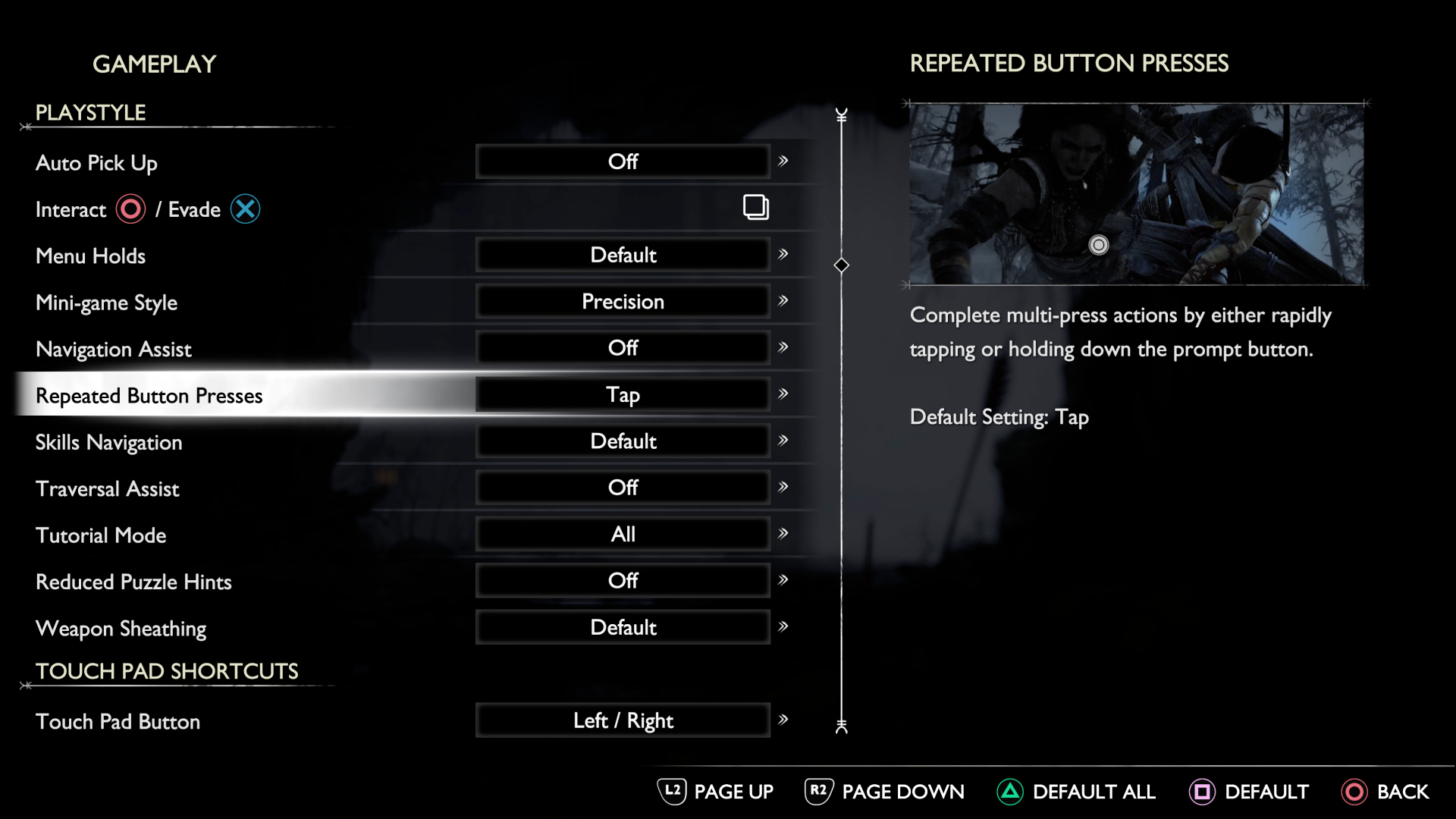Screen dimensions: 1456x819
Task: Click the Square icon for Default
Action: (x=1204, y=792)
